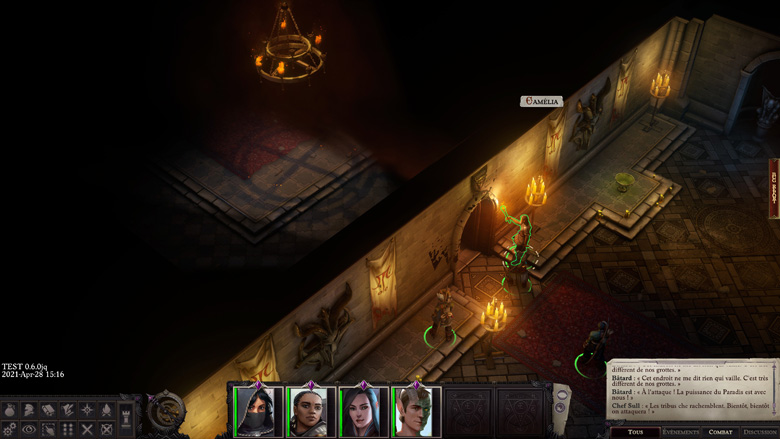780x439 pixels.
Task: Click the campfire rest icon
Action: pos(106,410)
